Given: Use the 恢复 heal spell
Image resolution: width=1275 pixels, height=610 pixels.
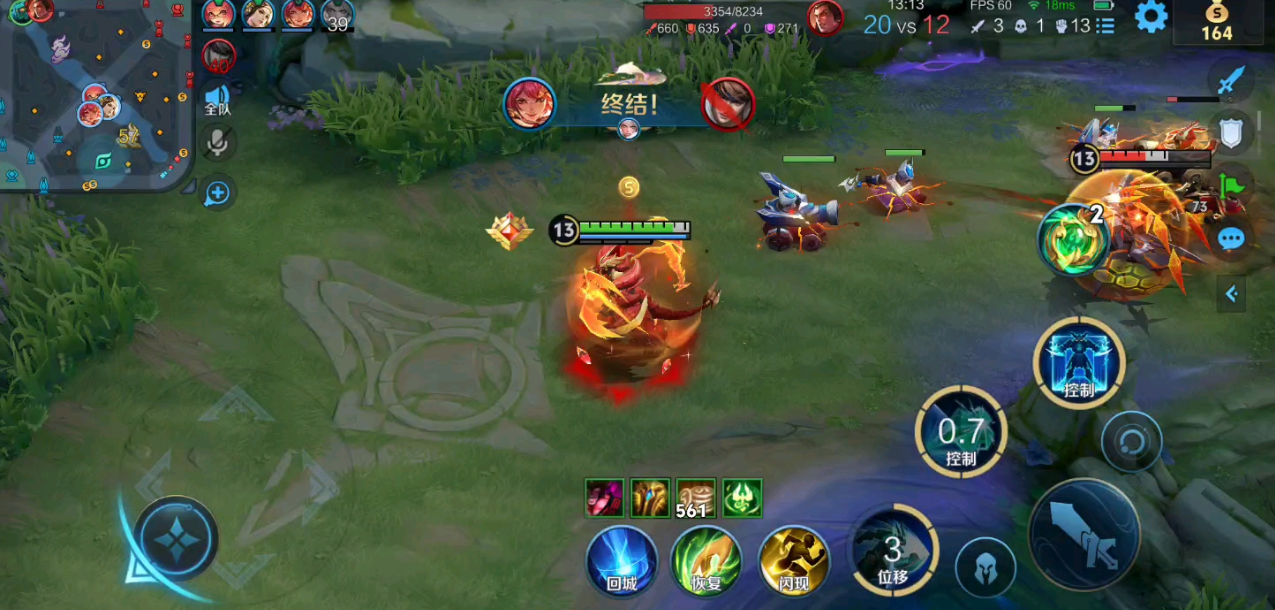Looking at the screenshot, I should (706, 561).
